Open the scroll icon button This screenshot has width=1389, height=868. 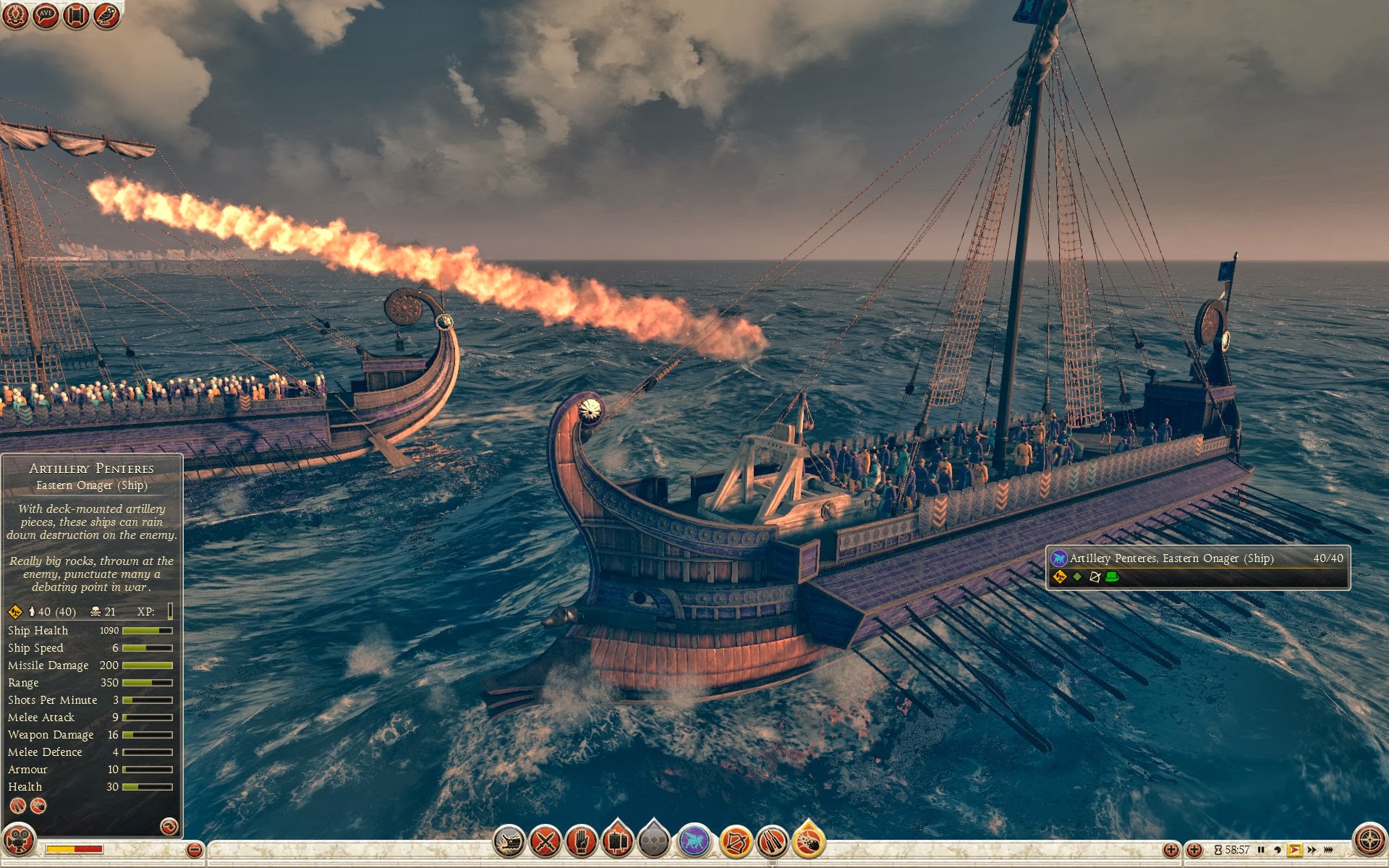coord(76,16)
